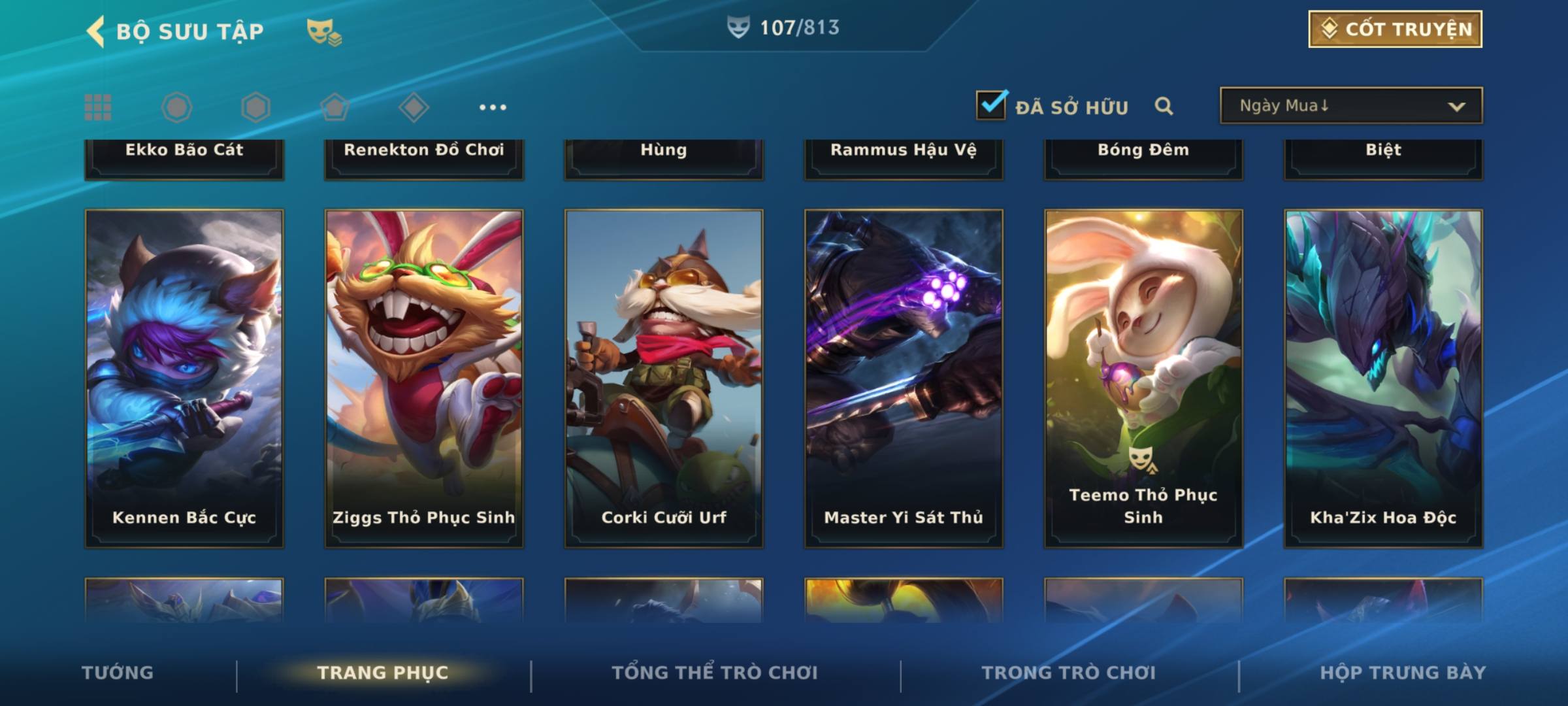Open the Hộp Trưng Bày tab

[x=1403, y=673]
